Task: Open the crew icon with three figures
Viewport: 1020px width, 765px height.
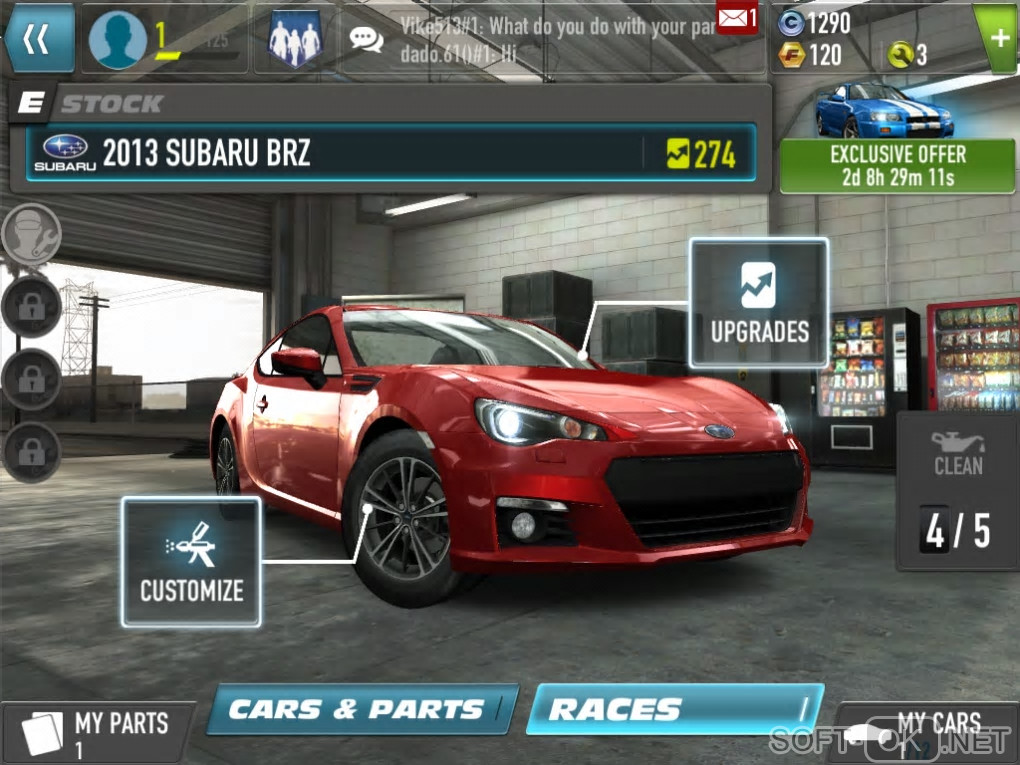Action: 295,40
